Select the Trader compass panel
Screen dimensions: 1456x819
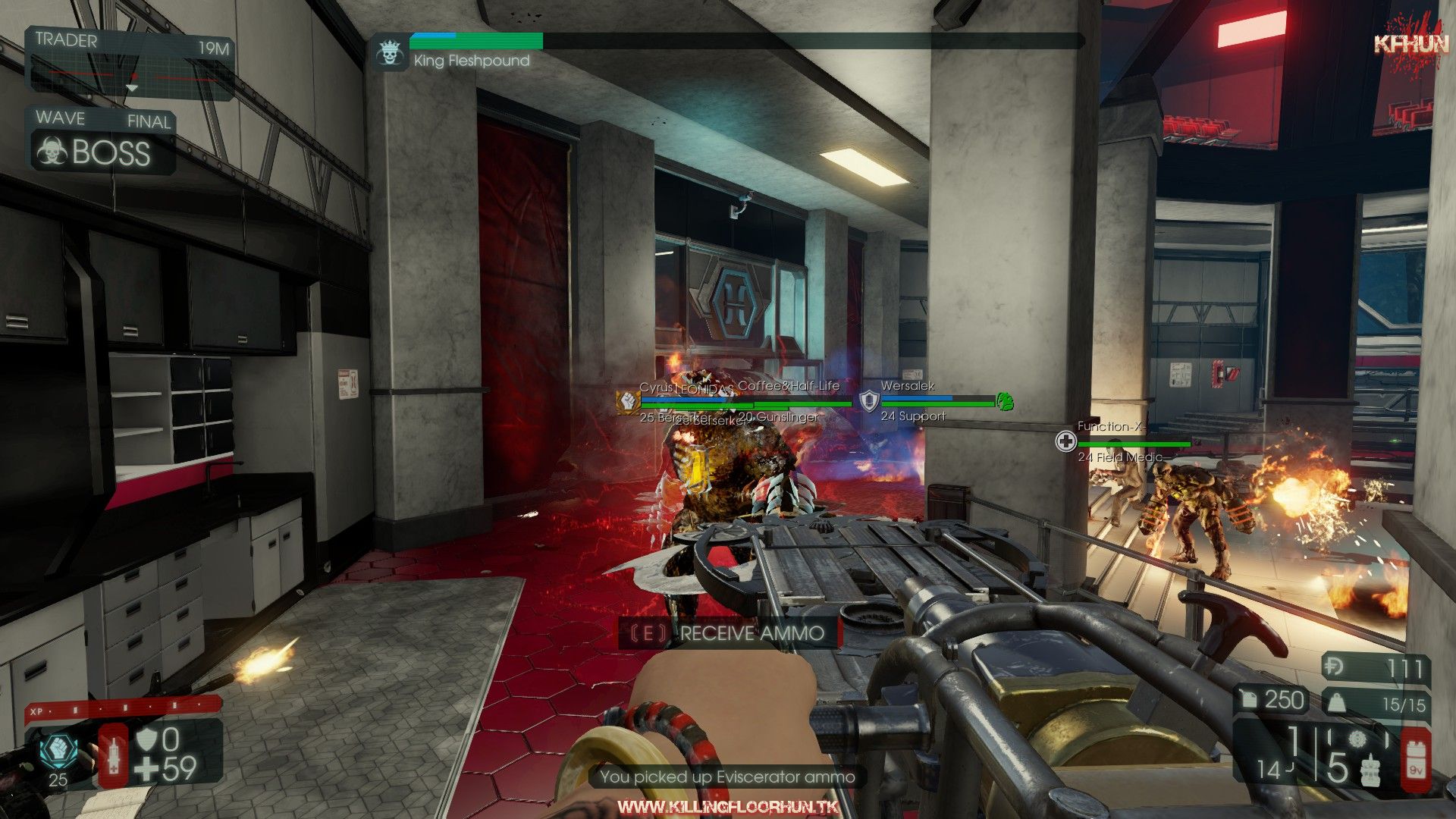(130, 64)
